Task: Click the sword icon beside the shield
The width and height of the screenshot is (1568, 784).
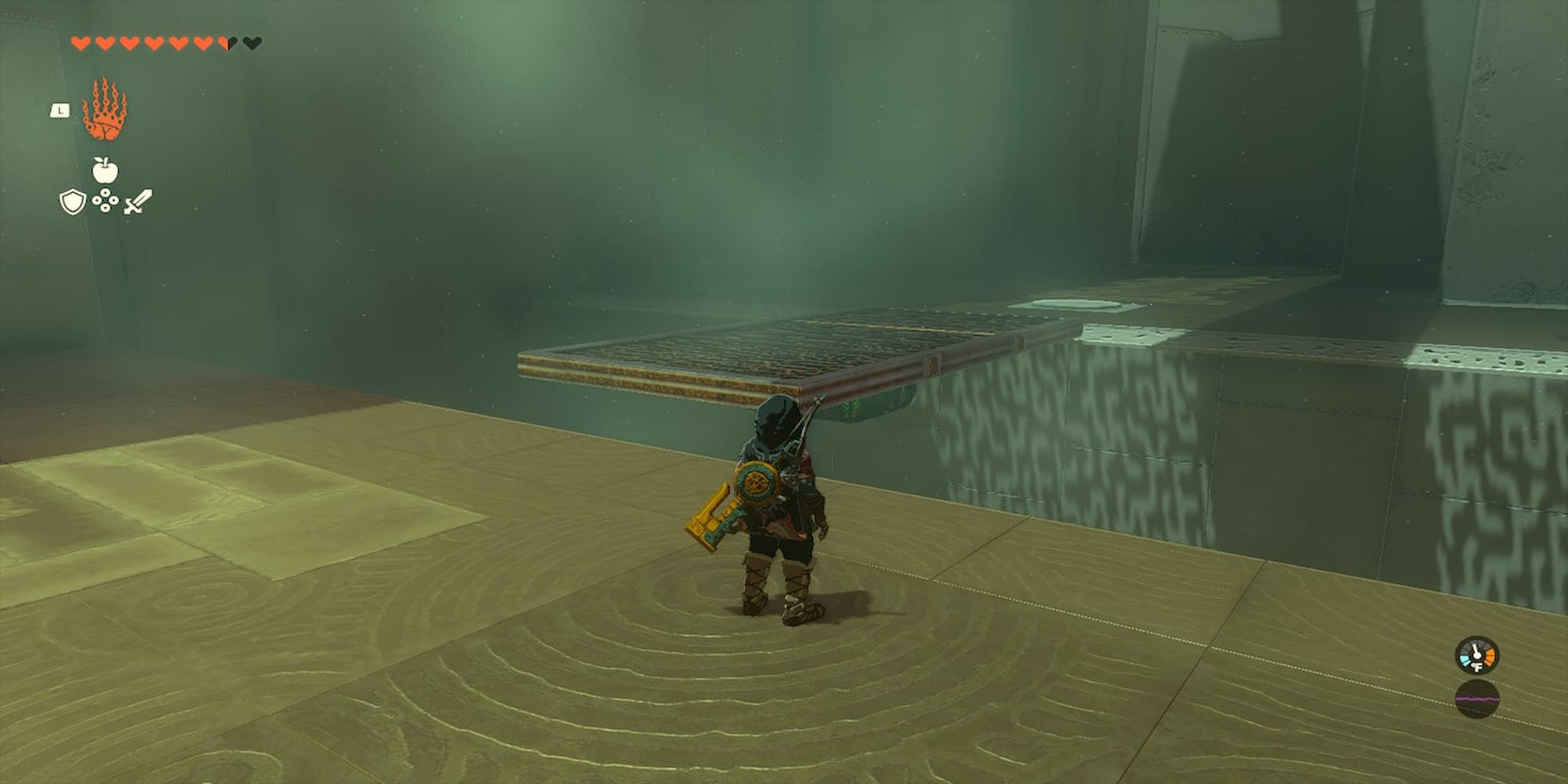Action: 138,201
